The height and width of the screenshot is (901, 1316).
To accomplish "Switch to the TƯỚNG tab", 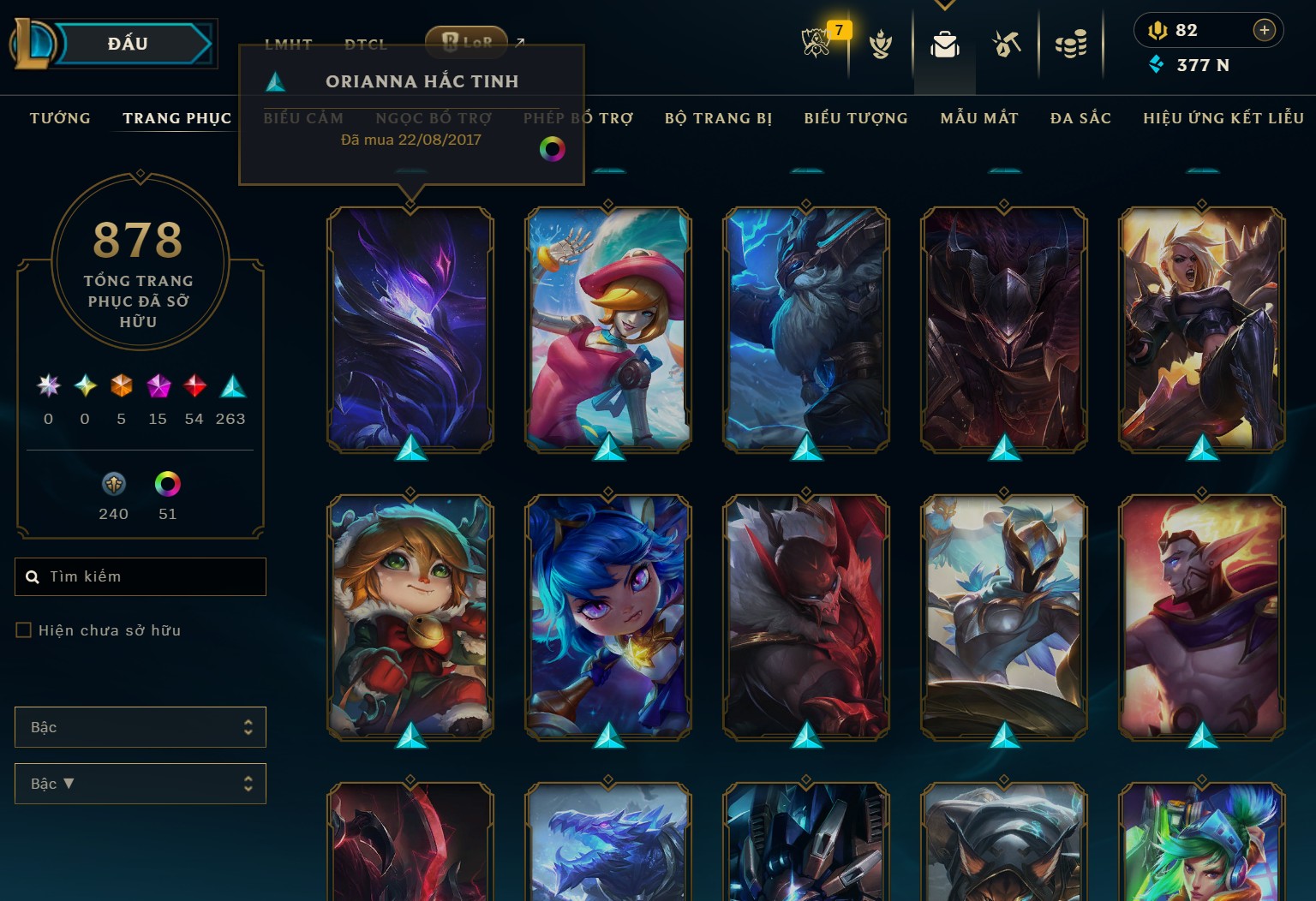I will click(x=59, y=118).
